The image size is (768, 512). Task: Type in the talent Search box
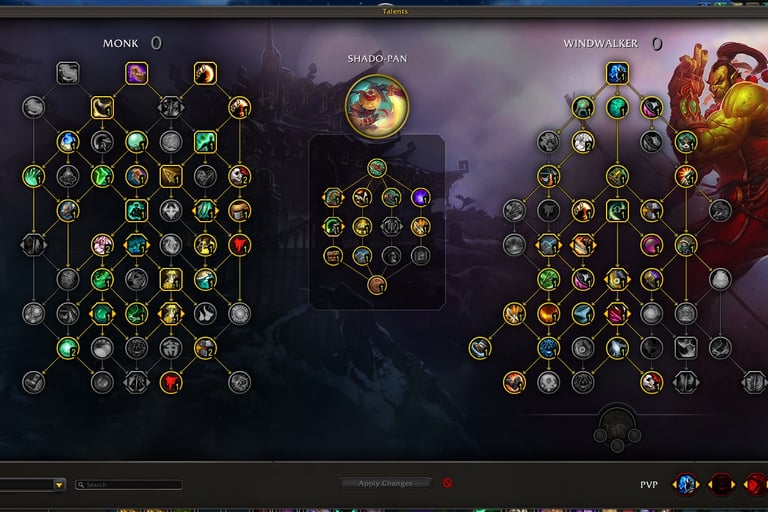132,485
